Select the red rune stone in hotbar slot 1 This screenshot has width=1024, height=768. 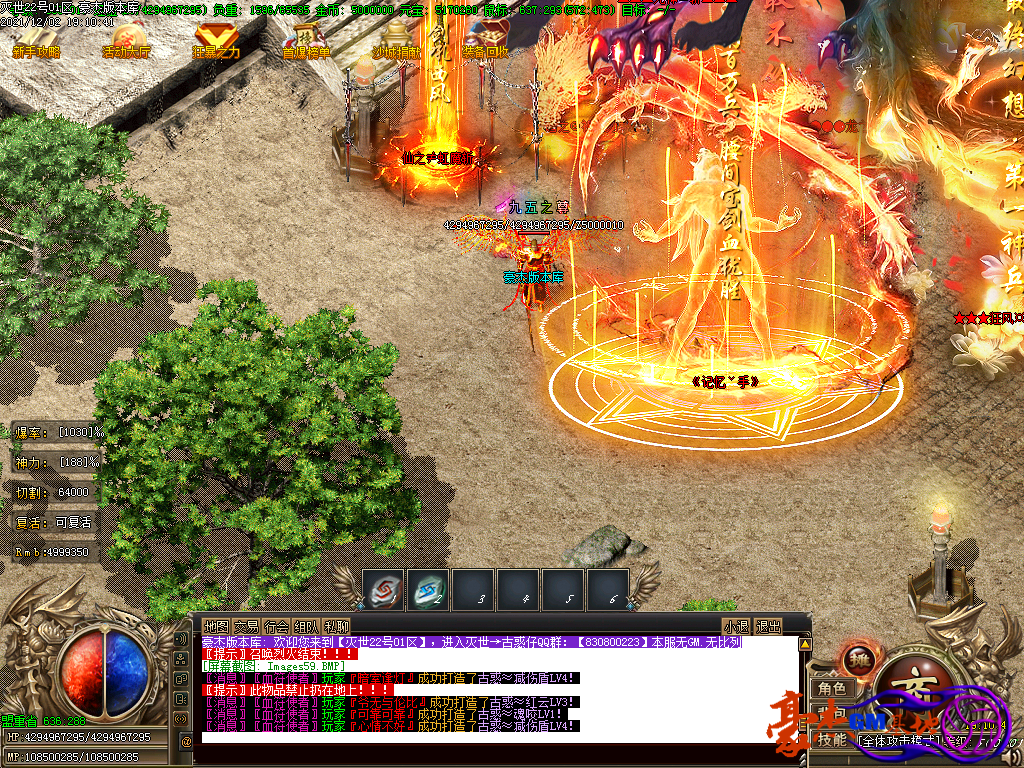click(x=383, y=588)
